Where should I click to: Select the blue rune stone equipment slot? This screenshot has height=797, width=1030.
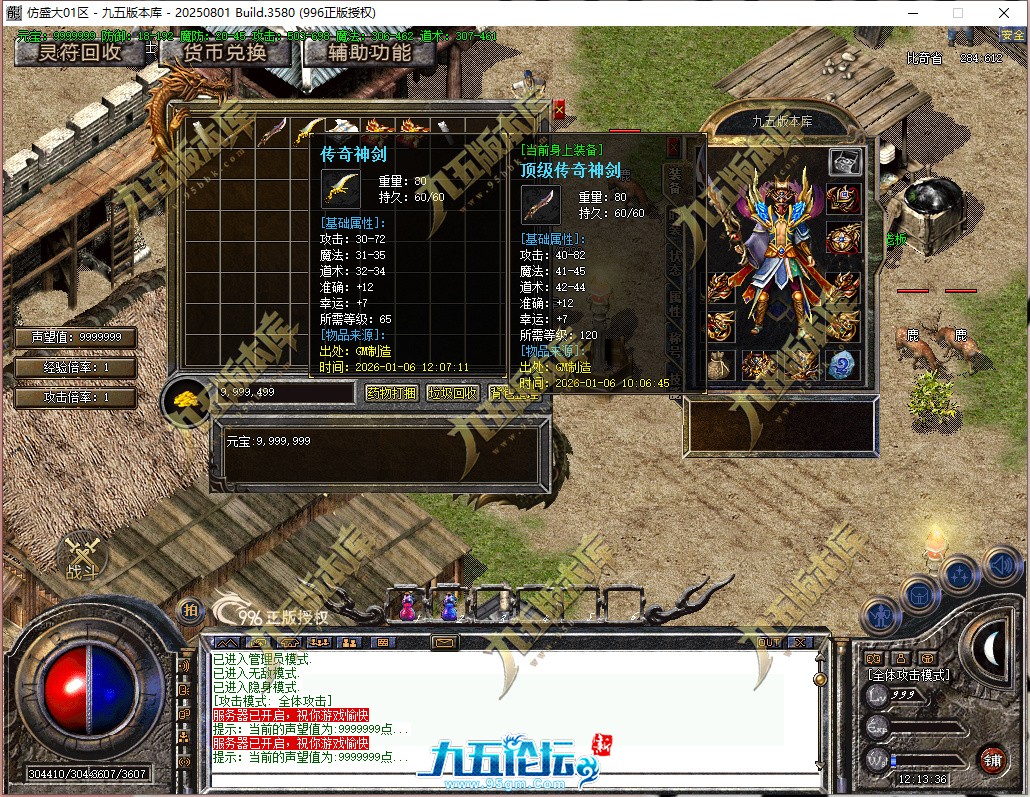[x=843, y=365]
